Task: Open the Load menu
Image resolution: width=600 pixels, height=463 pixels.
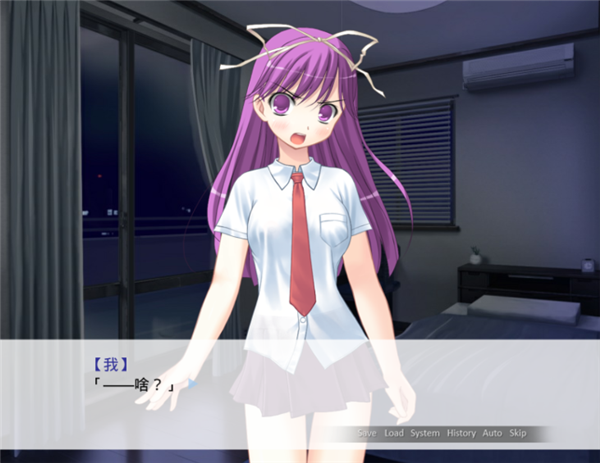Action: click(394, 433)
